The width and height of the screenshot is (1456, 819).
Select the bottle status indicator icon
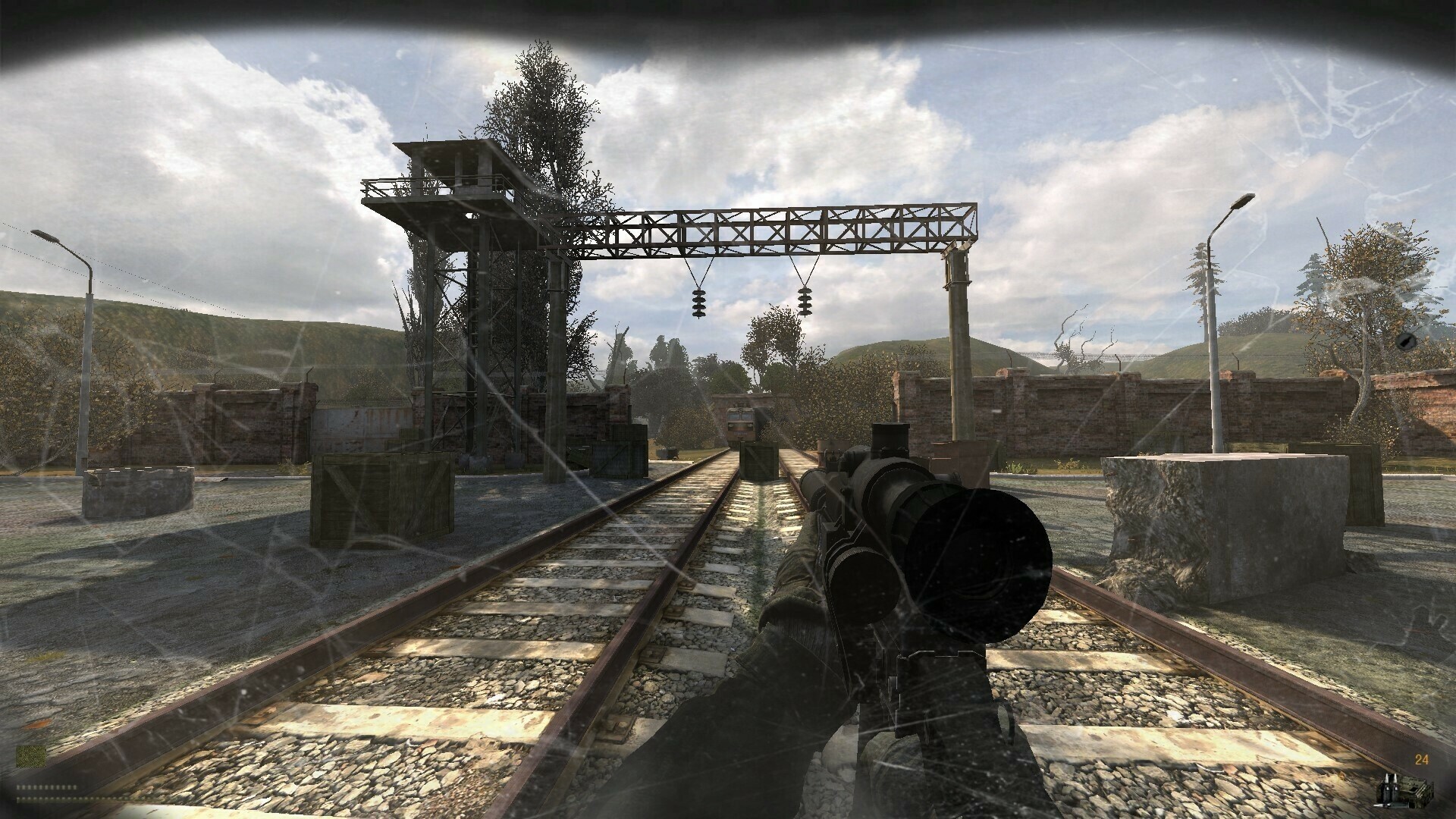point(1404,340)
